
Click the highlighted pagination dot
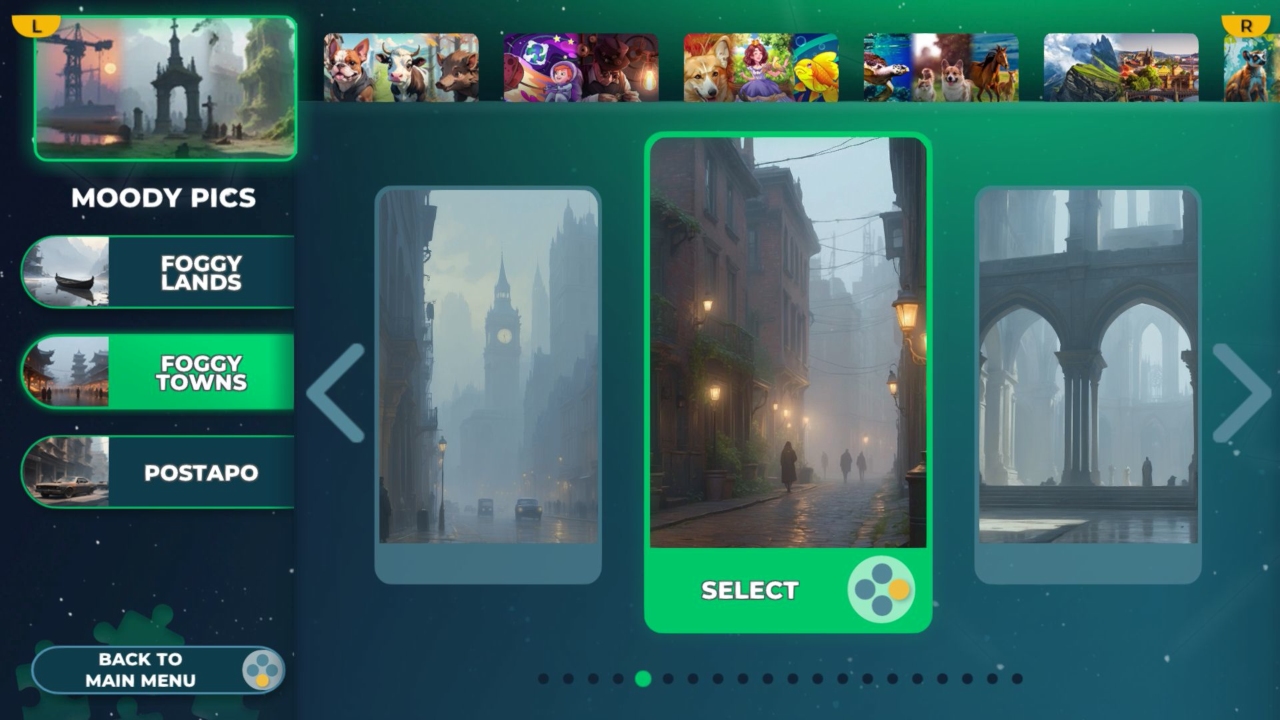(x=643, y=679)
